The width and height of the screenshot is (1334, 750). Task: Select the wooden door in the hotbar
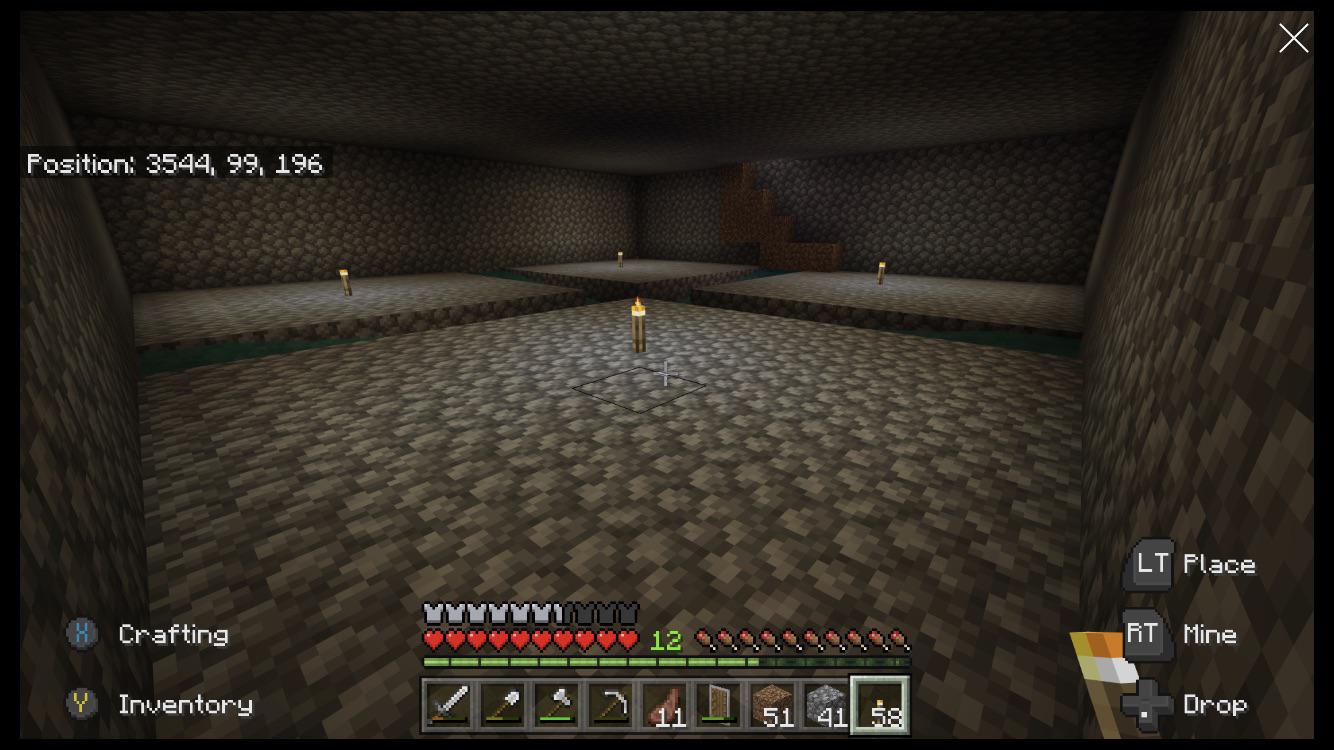pyautogui.click(x=717, y=706)
